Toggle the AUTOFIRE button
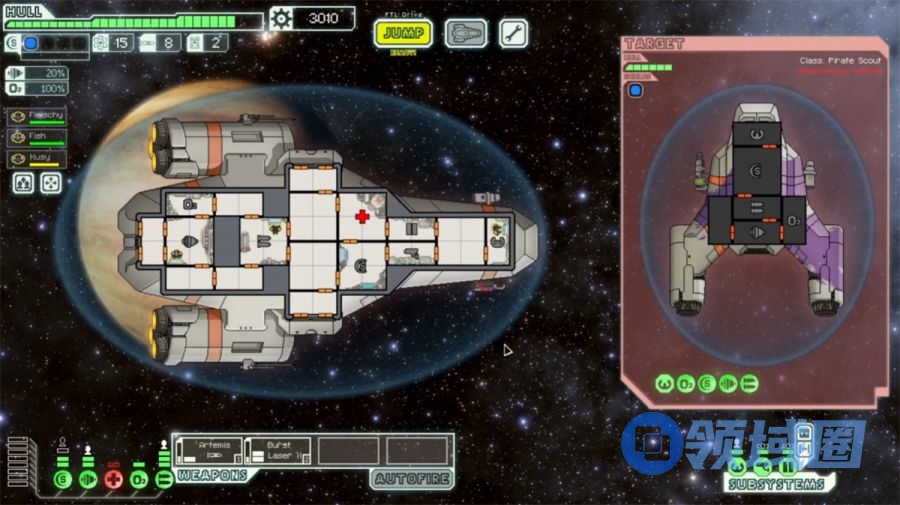The image size is (900, 505). tap(411, 479)
